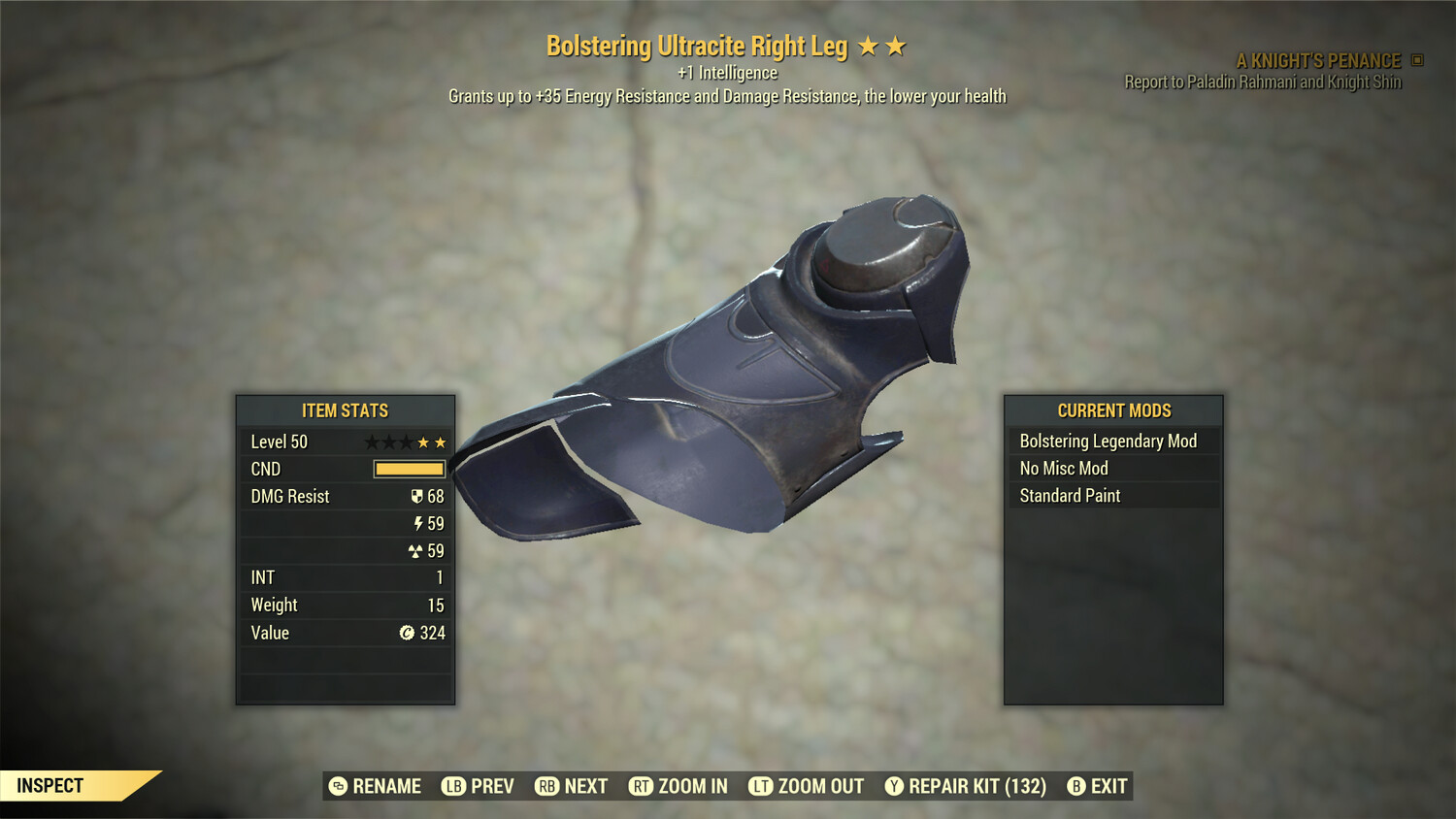Select the Standard Paint mod row
This screenshot has width=1456, height=819.
pos(1112,496)
